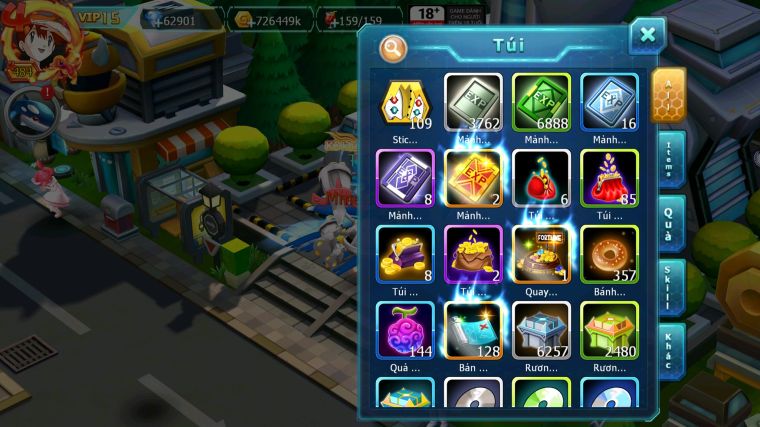Screen dimensions: 760x427
Task: Show the Khác category tab
Action: tap(668, 350)
